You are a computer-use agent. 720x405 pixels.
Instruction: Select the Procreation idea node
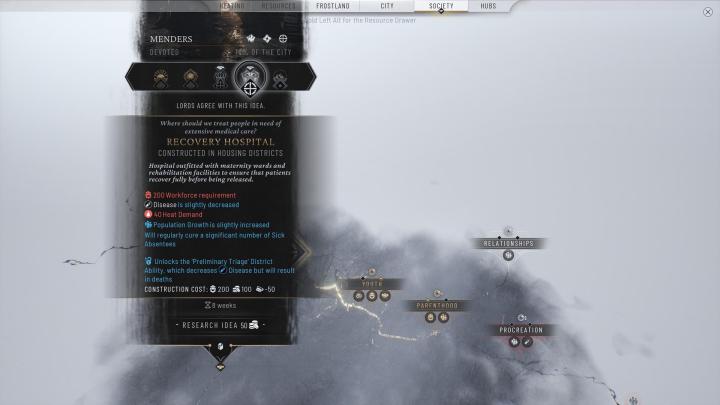521,329
